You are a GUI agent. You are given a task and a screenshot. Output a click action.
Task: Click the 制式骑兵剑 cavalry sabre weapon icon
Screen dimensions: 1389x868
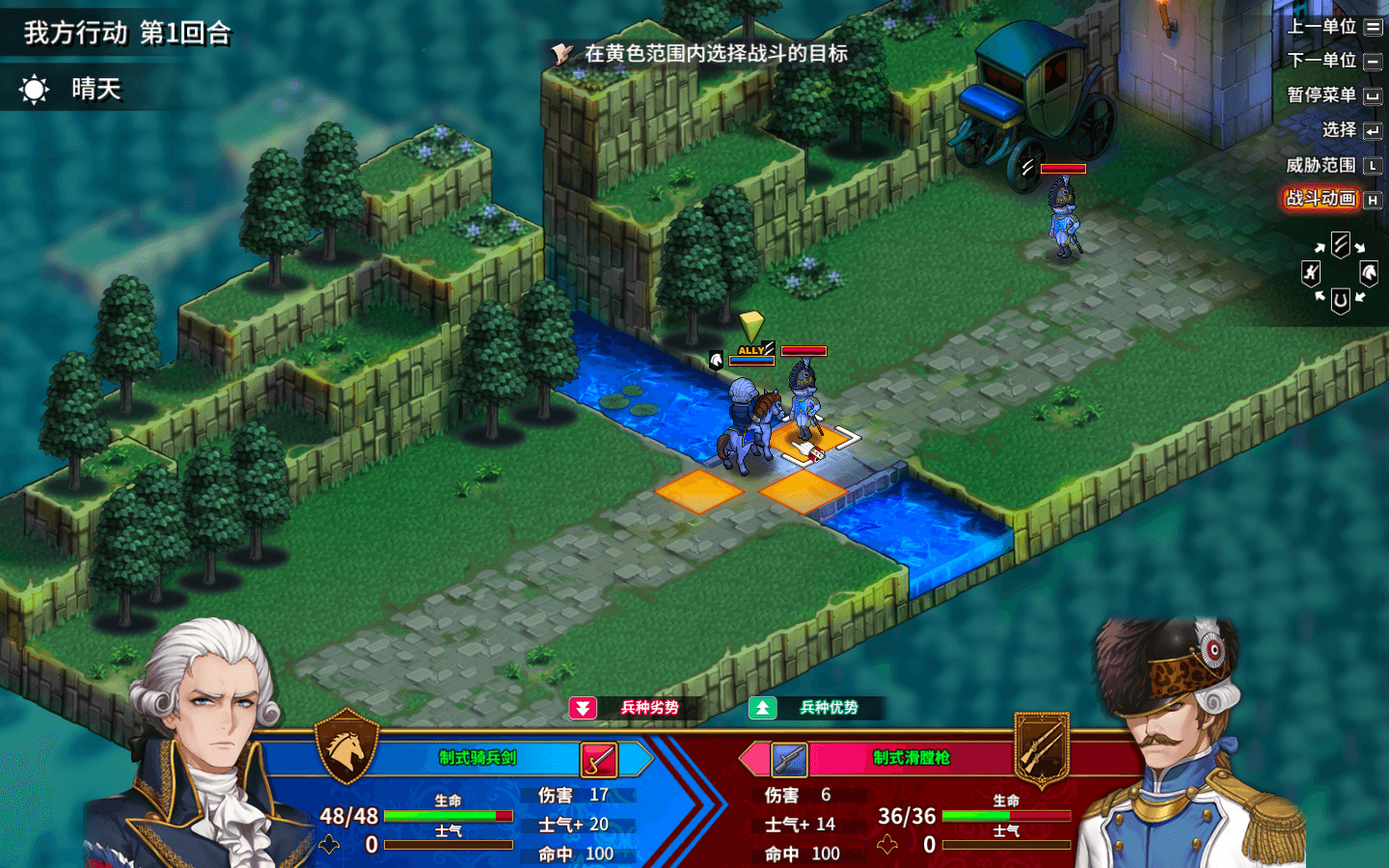click(598, 760)
